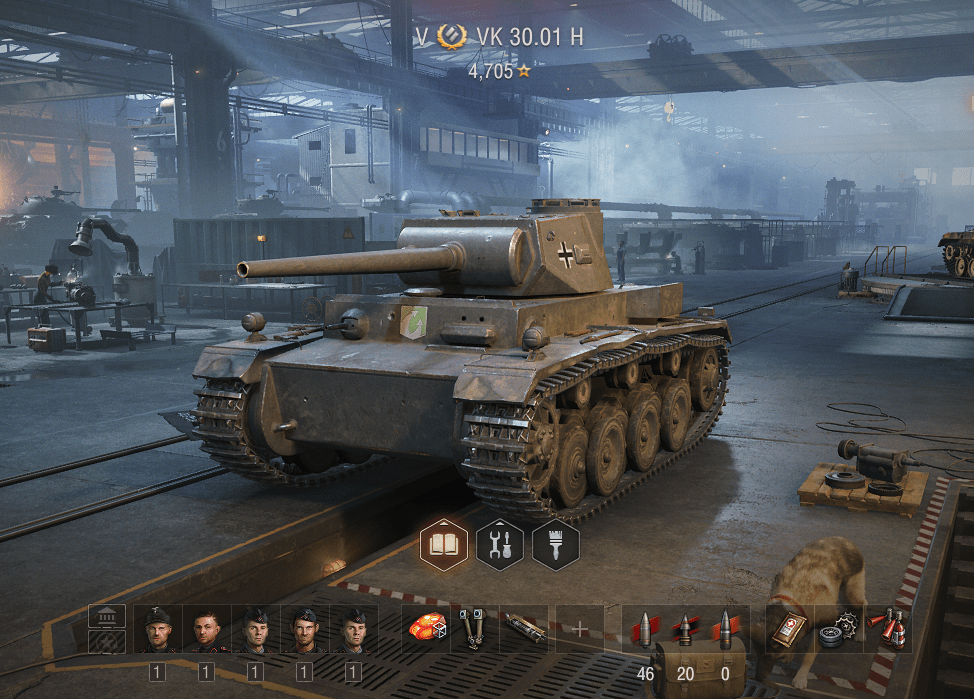
Task: Select the fire extinguisher consumable slot
Action: coord(887,629)
